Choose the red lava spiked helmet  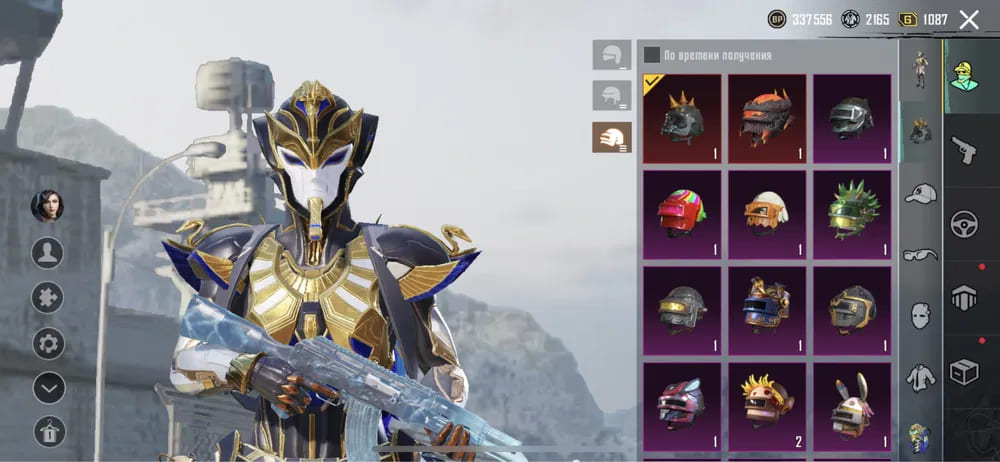tap(767, 118)
